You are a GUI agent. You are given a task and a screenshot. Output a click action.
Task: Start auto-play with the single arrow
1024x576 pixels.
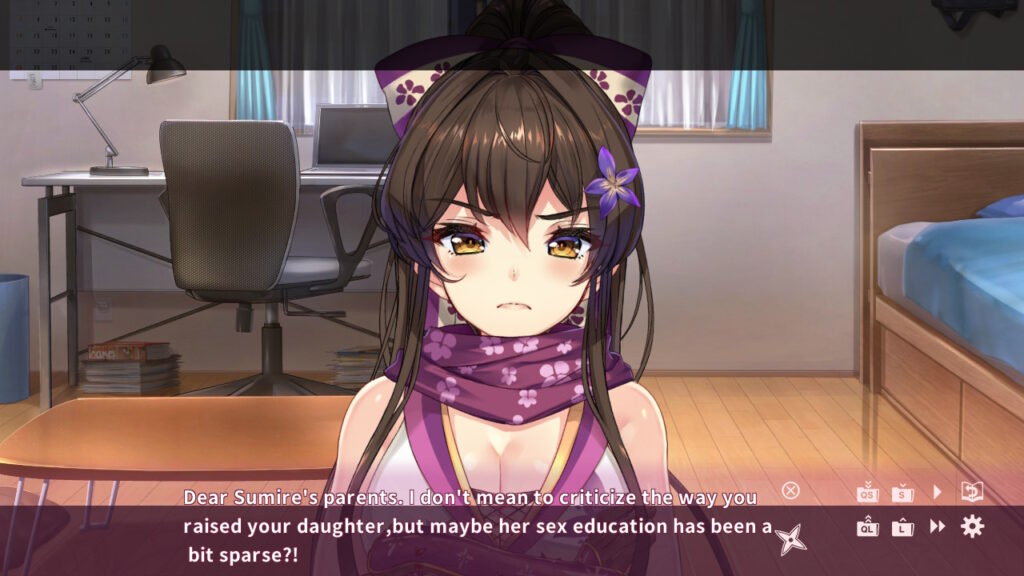pyautogui.click(x=938, y=492)
